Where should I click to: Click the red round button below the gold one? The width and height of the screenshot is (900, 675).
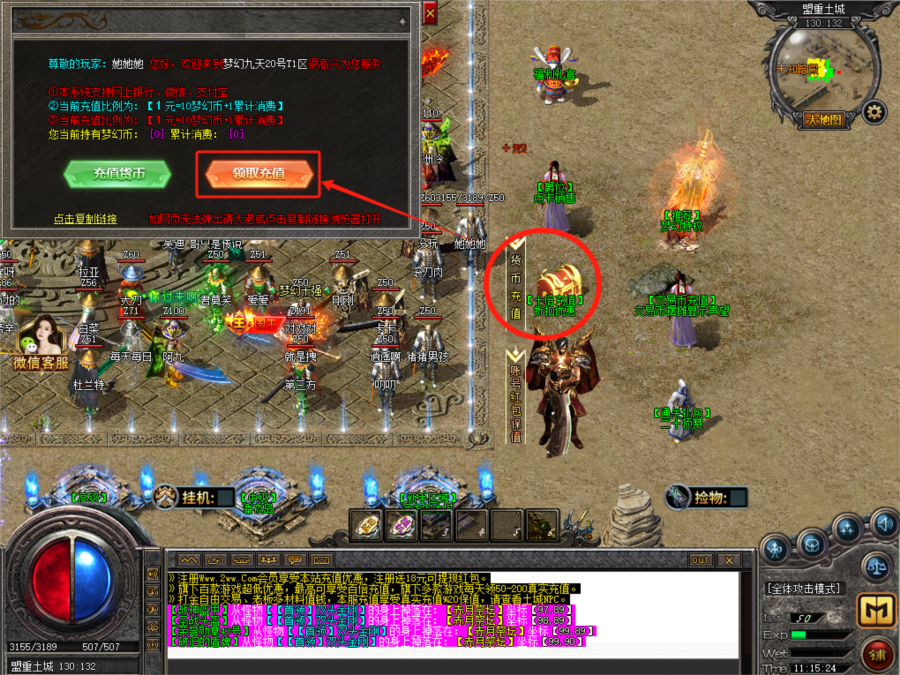click(876, 653)
